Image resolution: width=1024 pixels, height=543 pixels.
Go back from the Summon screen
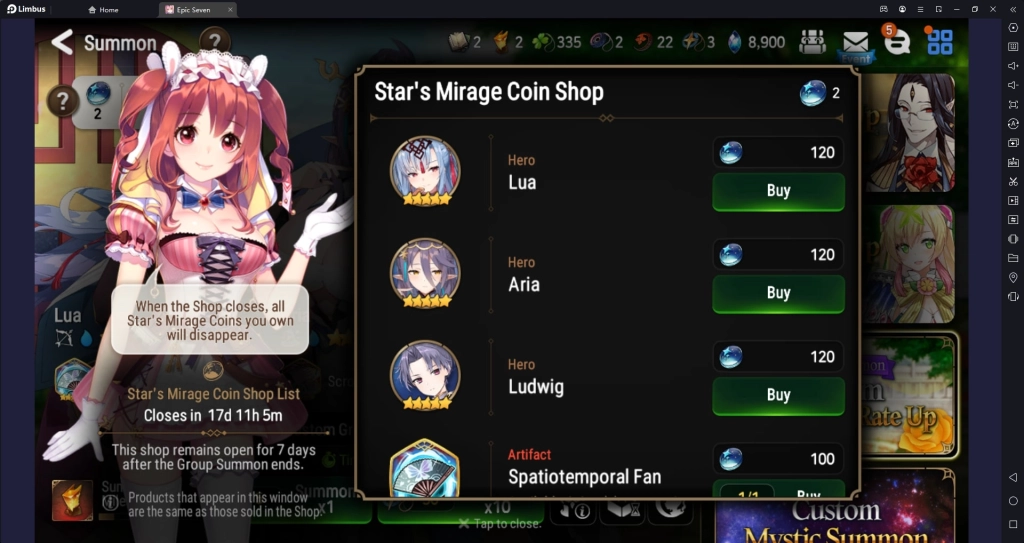62,42
